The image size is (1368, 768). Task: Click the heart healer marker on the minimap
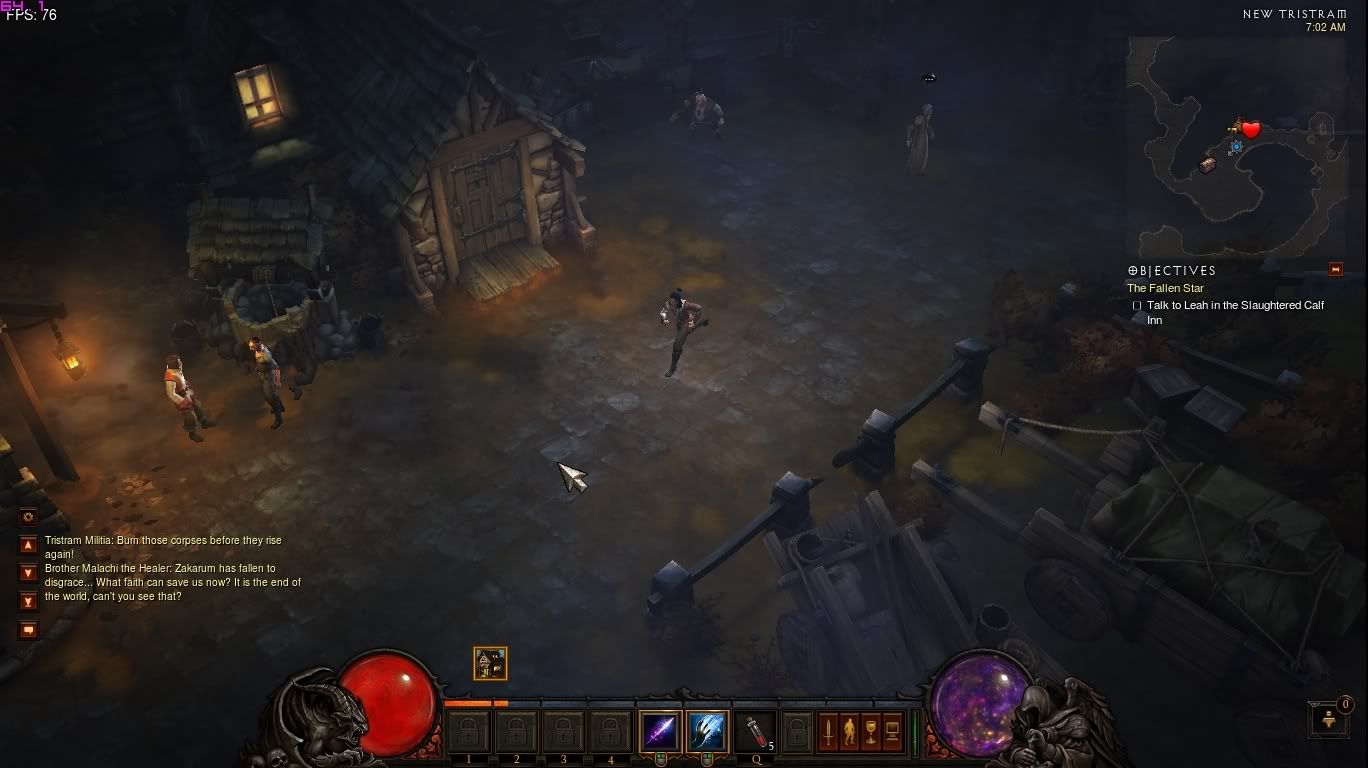(x=1251, y=130)
